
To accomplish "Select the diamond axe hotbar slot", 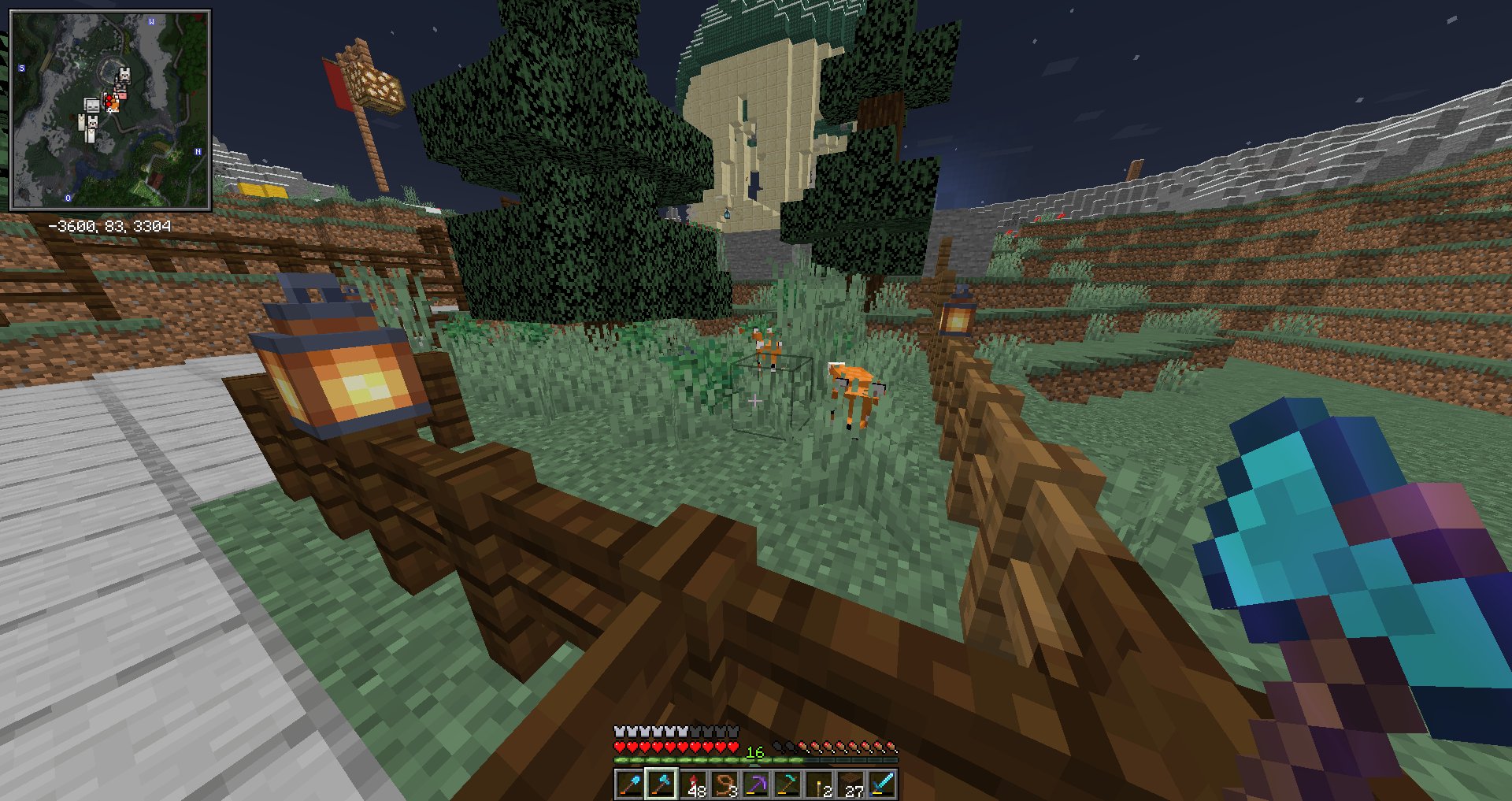I will point(661,784).
